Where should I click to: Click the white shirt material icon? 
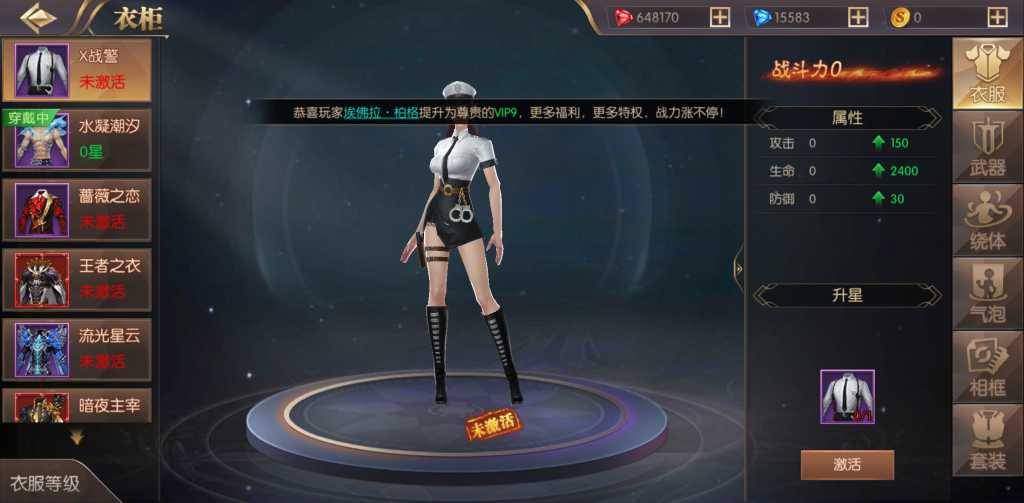(x=847, y=396)
